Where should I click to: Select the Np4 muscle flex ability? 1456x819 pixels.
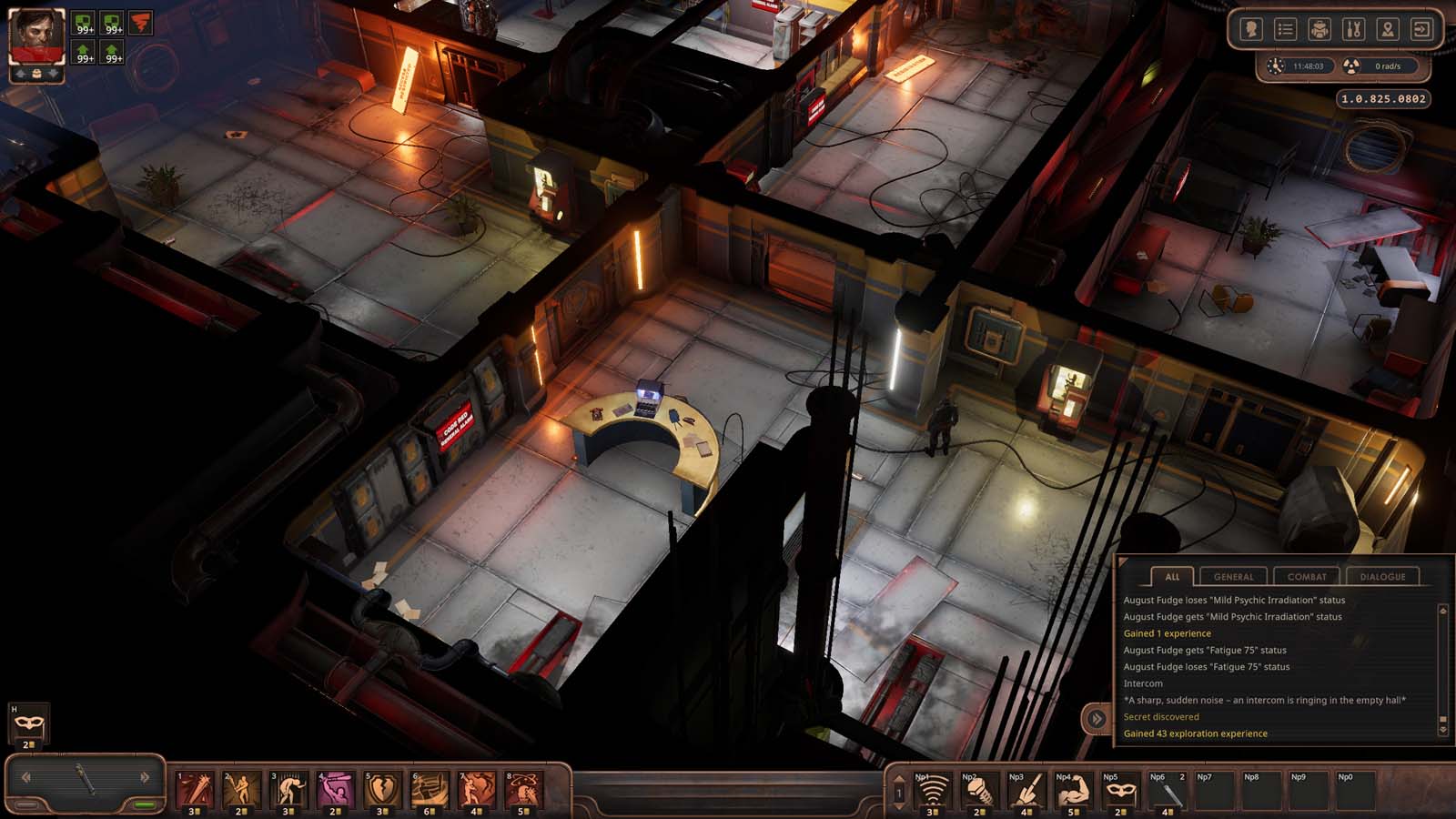click(1075, 790)
